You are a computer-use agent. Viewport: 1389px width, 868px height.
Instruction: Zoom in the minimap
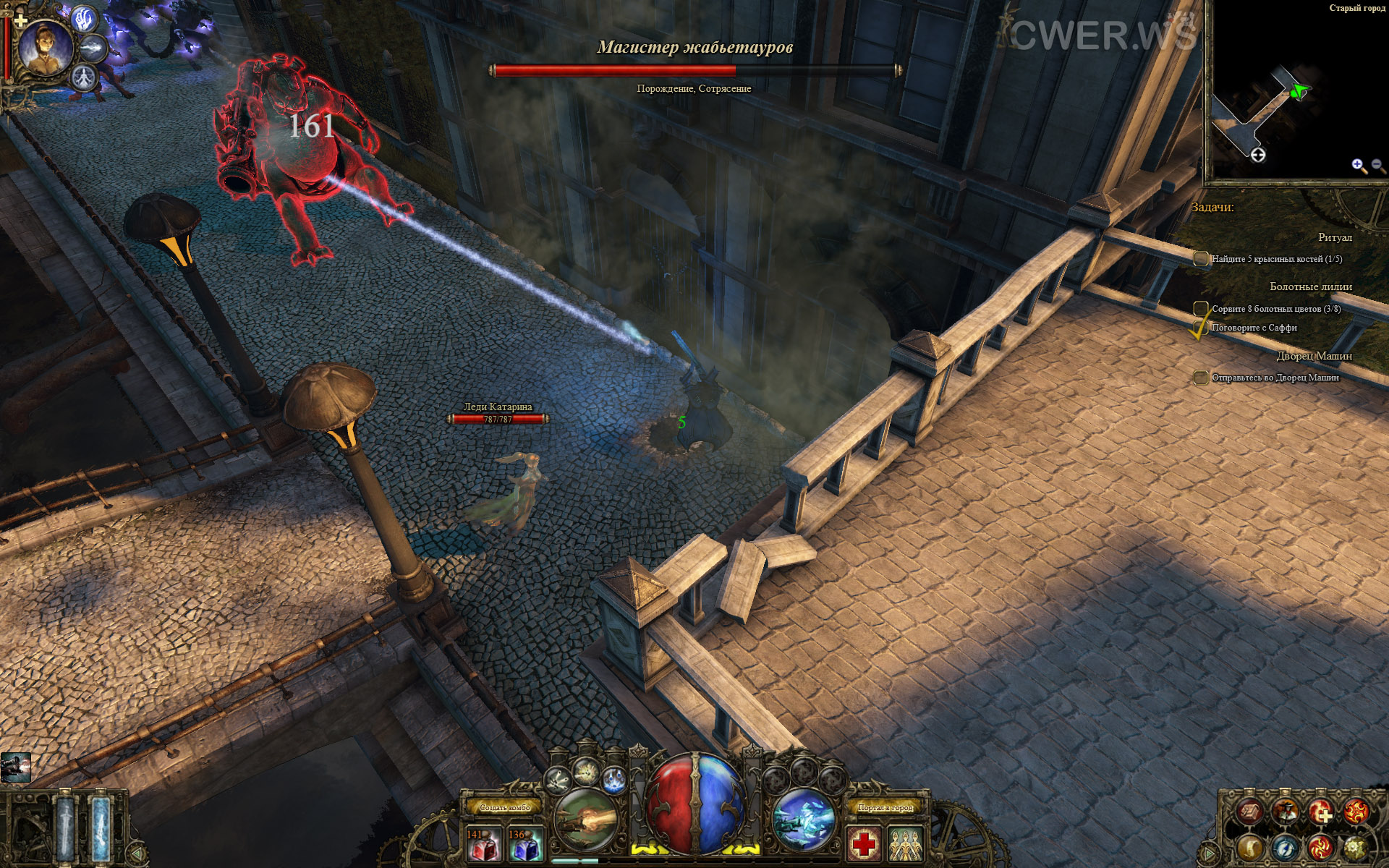[1359, 166]
